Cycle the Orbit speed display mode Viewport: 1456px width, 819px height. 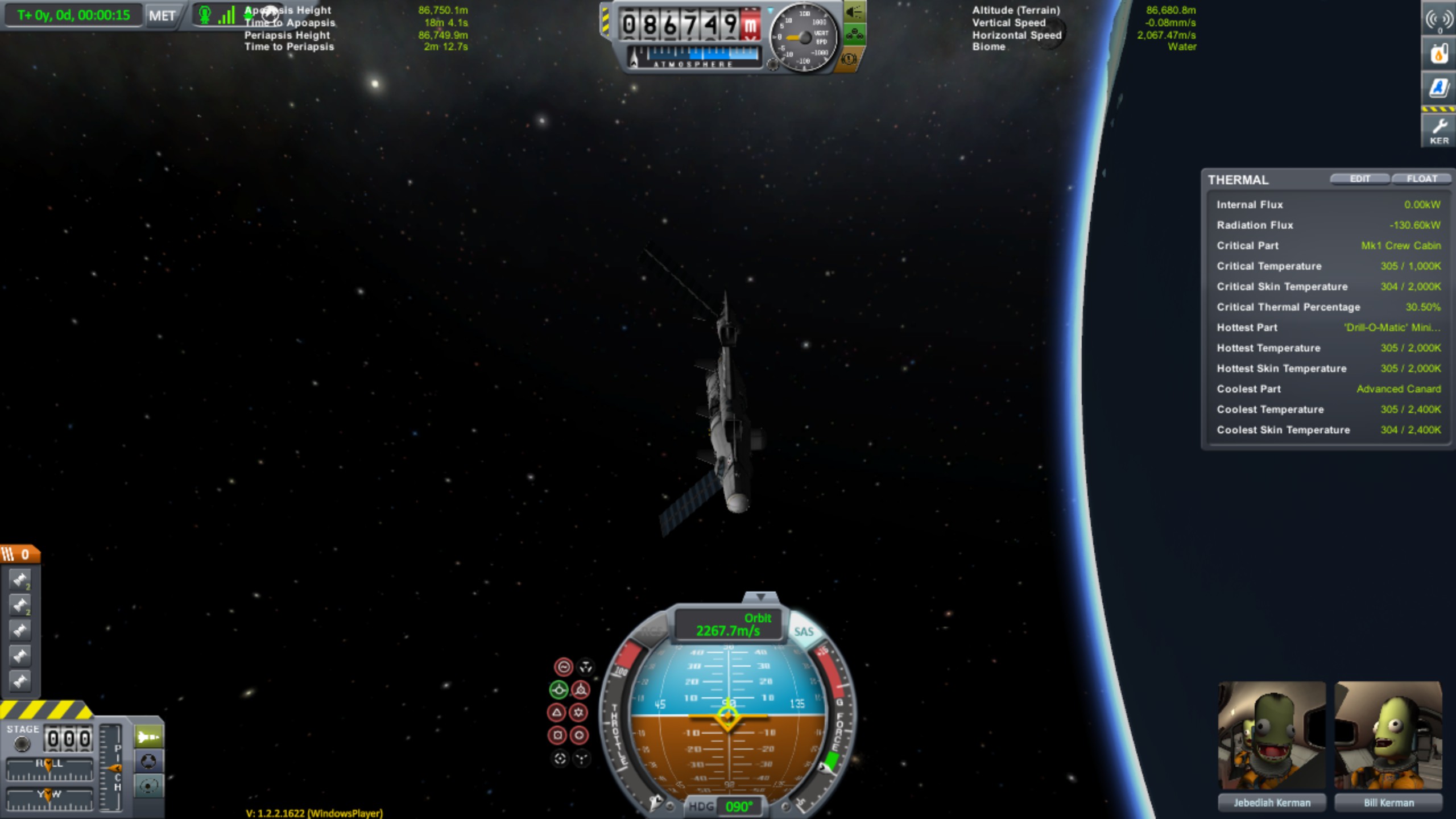tap(728, 624)
